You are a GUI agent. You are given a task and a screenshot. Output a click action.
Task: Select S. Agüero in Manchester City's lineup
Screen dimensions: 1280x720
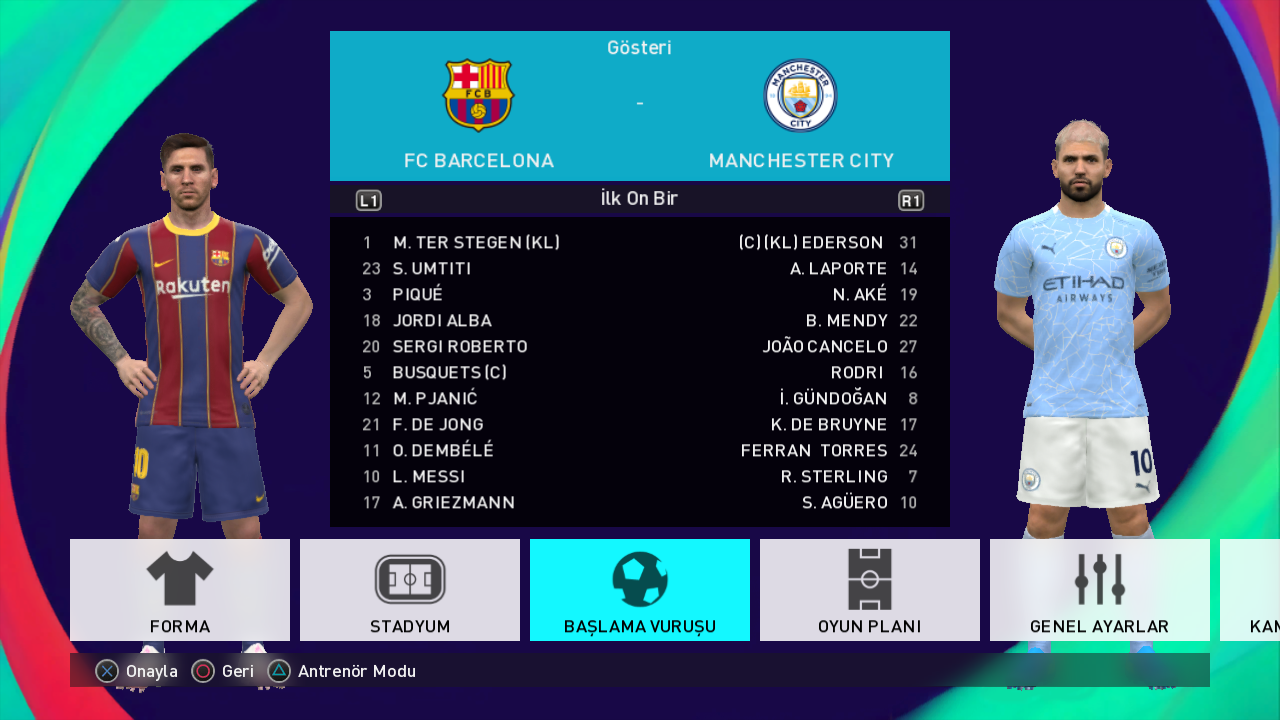tap(844, 503)
